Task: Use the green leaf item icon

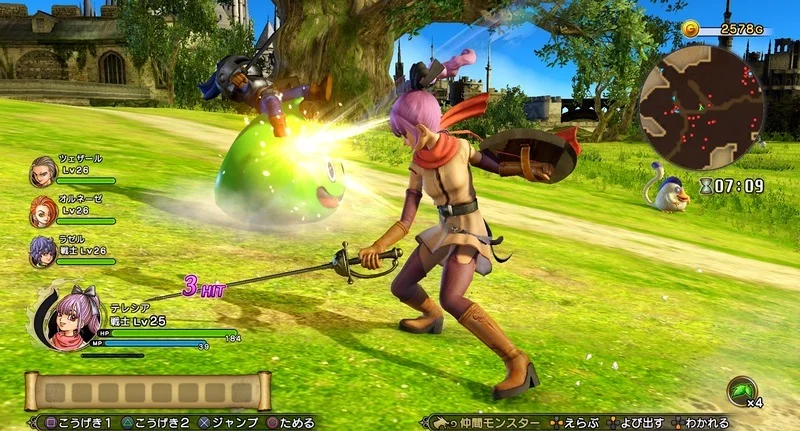Action: [743, 388]
